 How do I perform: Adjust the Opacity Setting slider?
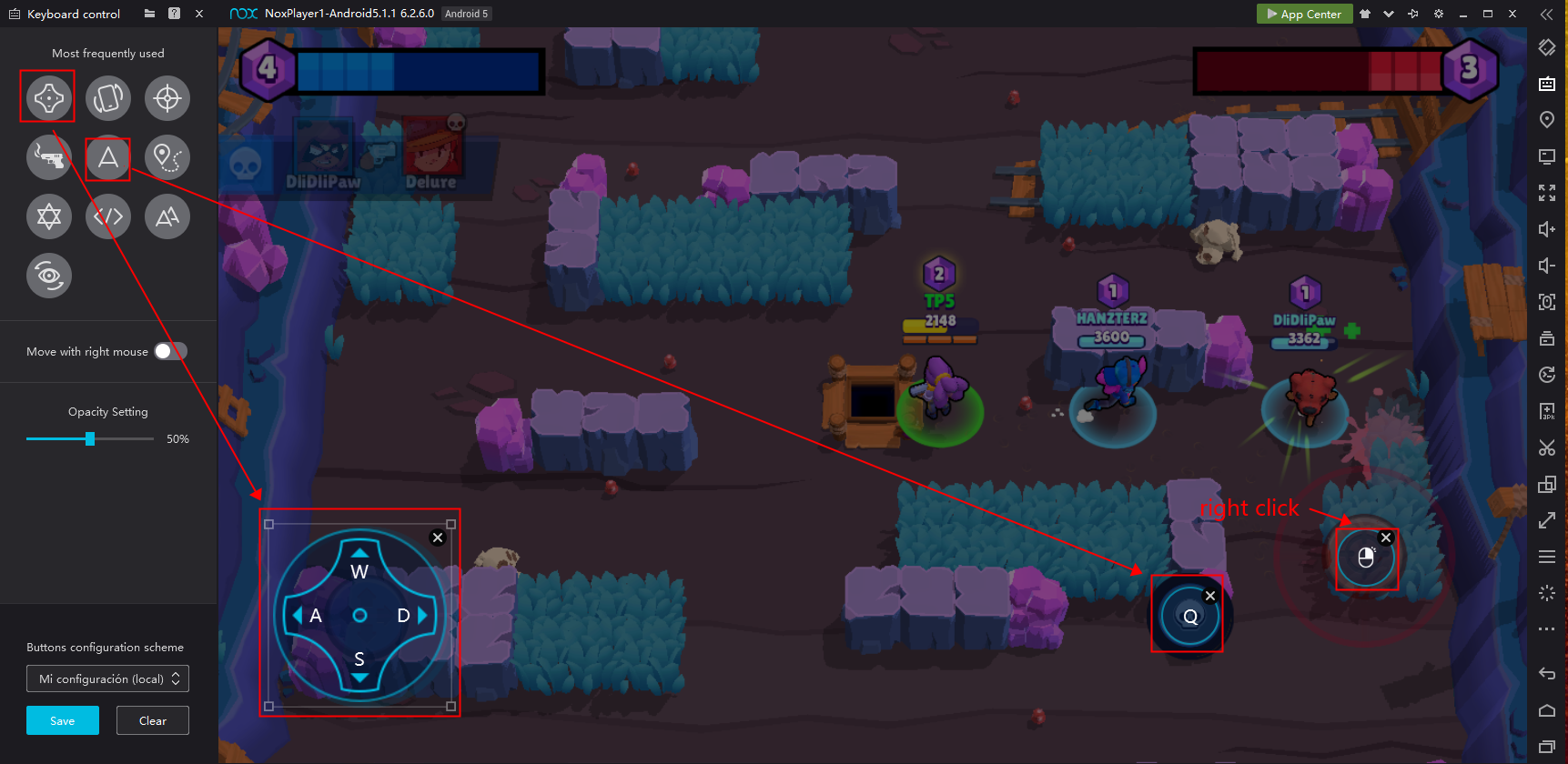[89, 438]
